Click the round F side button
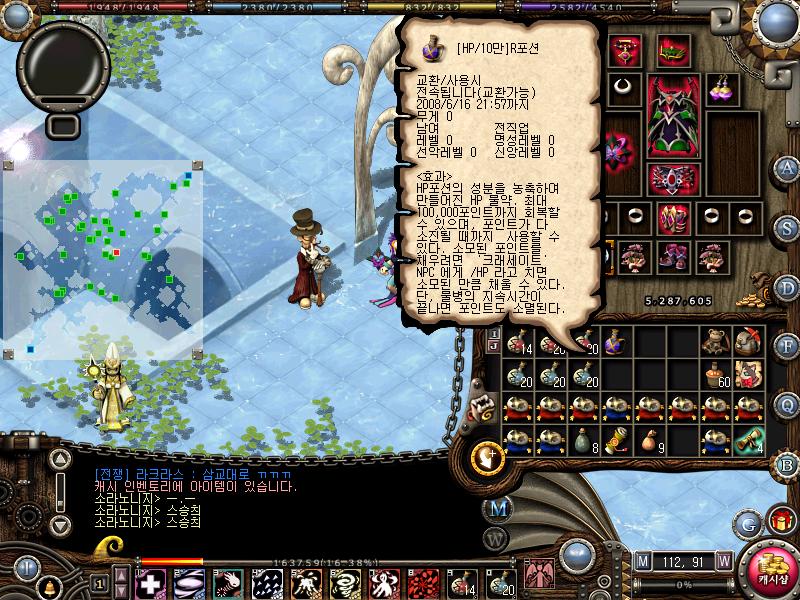The height and width of the screenshot is (600, 800). click(x=787, y=343)
